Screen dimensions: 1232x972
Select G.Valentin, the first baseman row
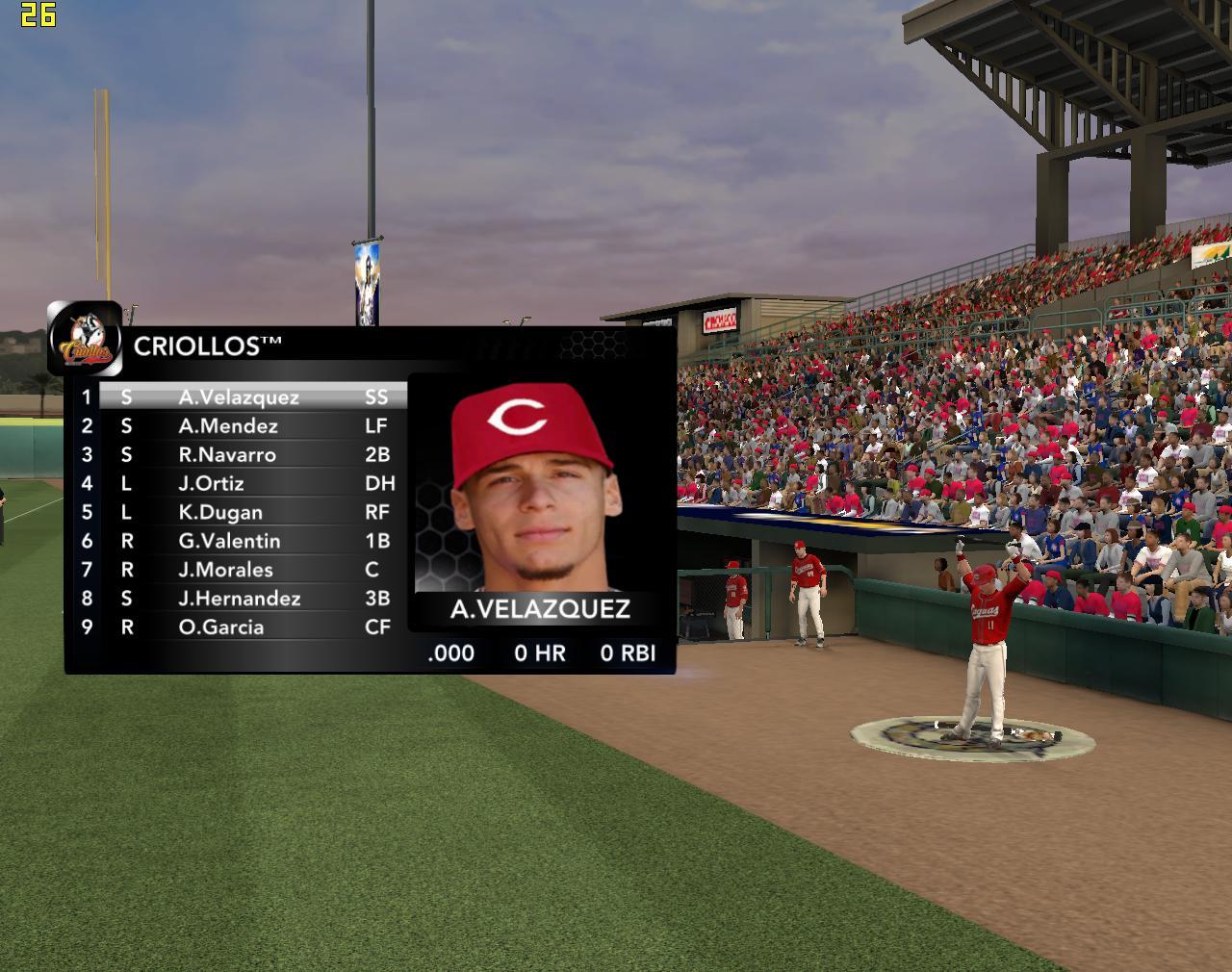(x=229, y=541)
